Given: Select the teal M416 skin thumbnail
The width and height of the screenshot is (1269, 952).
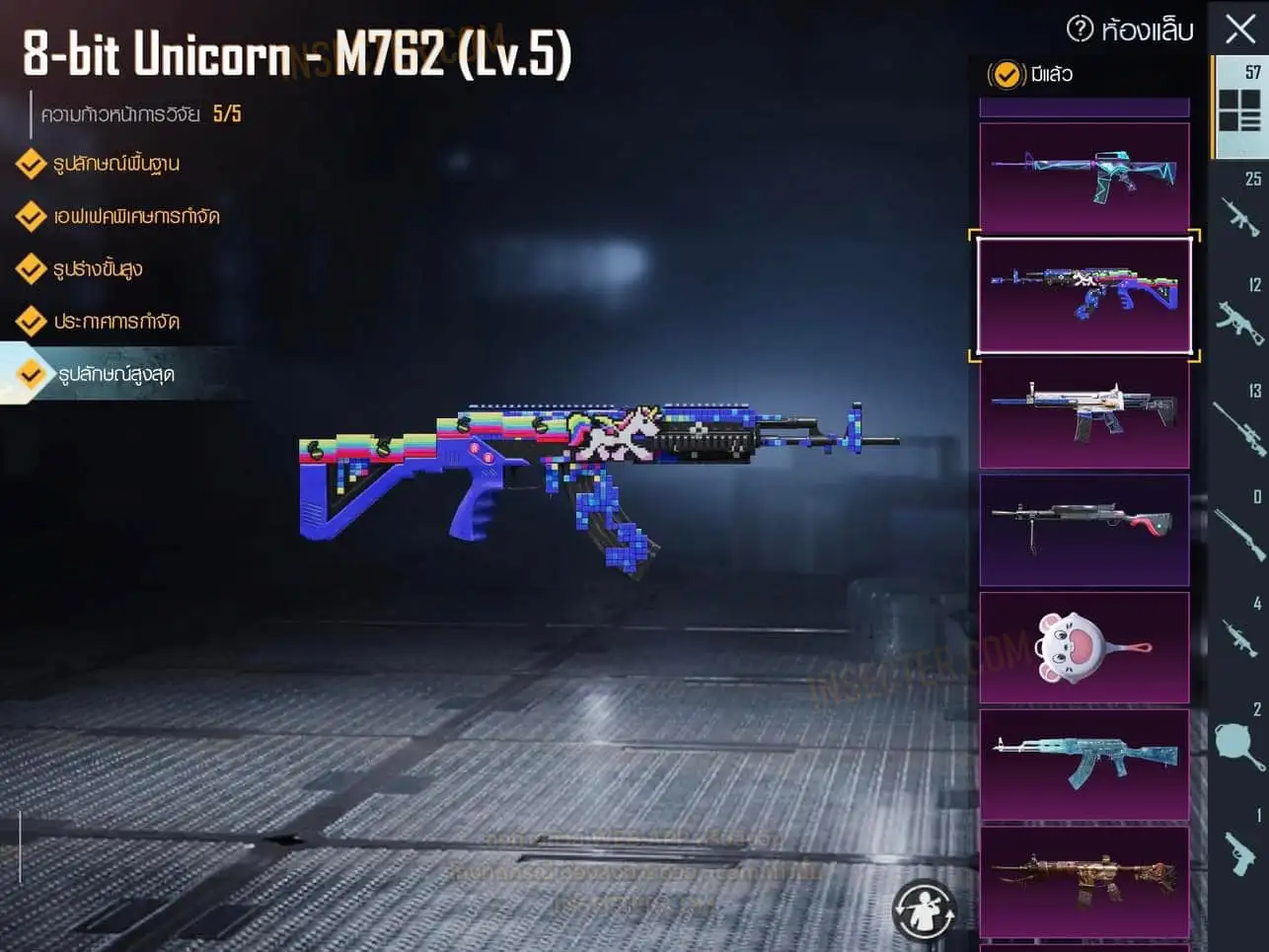Looking at the screenshot, I should tap(1083, 177).
